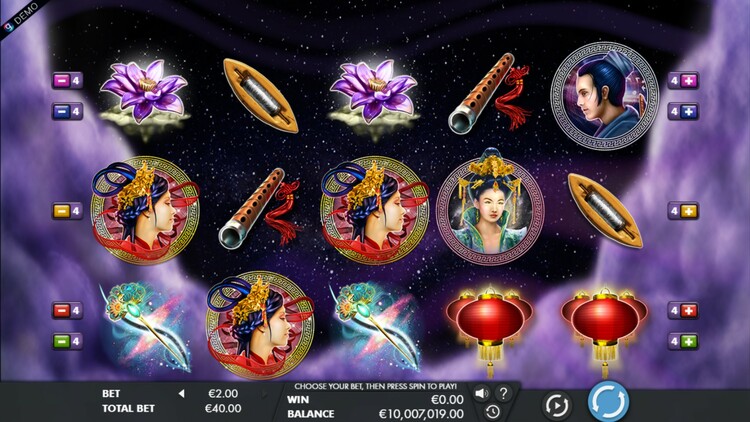Image resolution: width=750 pixels, height=422 pixels.
Task: Click the green minus payline button
Action: tap(60, 342)
